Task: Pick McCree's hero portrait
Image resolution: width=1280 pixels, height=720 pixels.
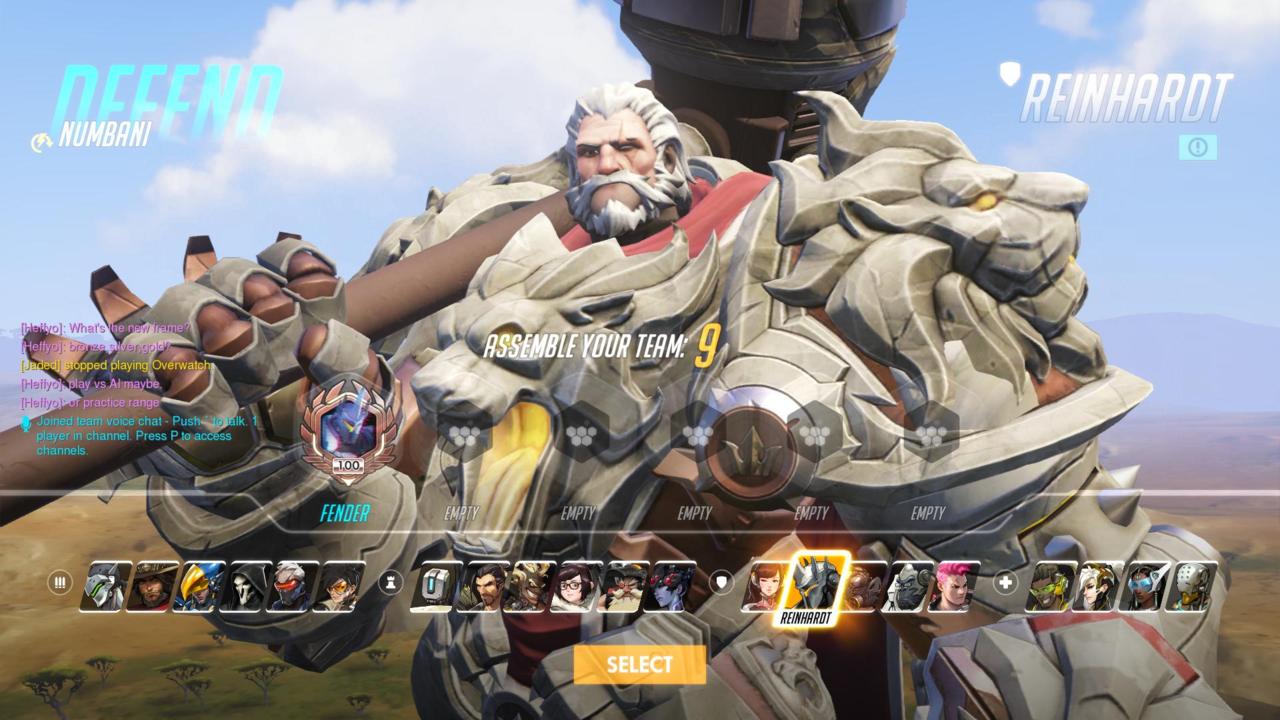Action: pos(151,587)
